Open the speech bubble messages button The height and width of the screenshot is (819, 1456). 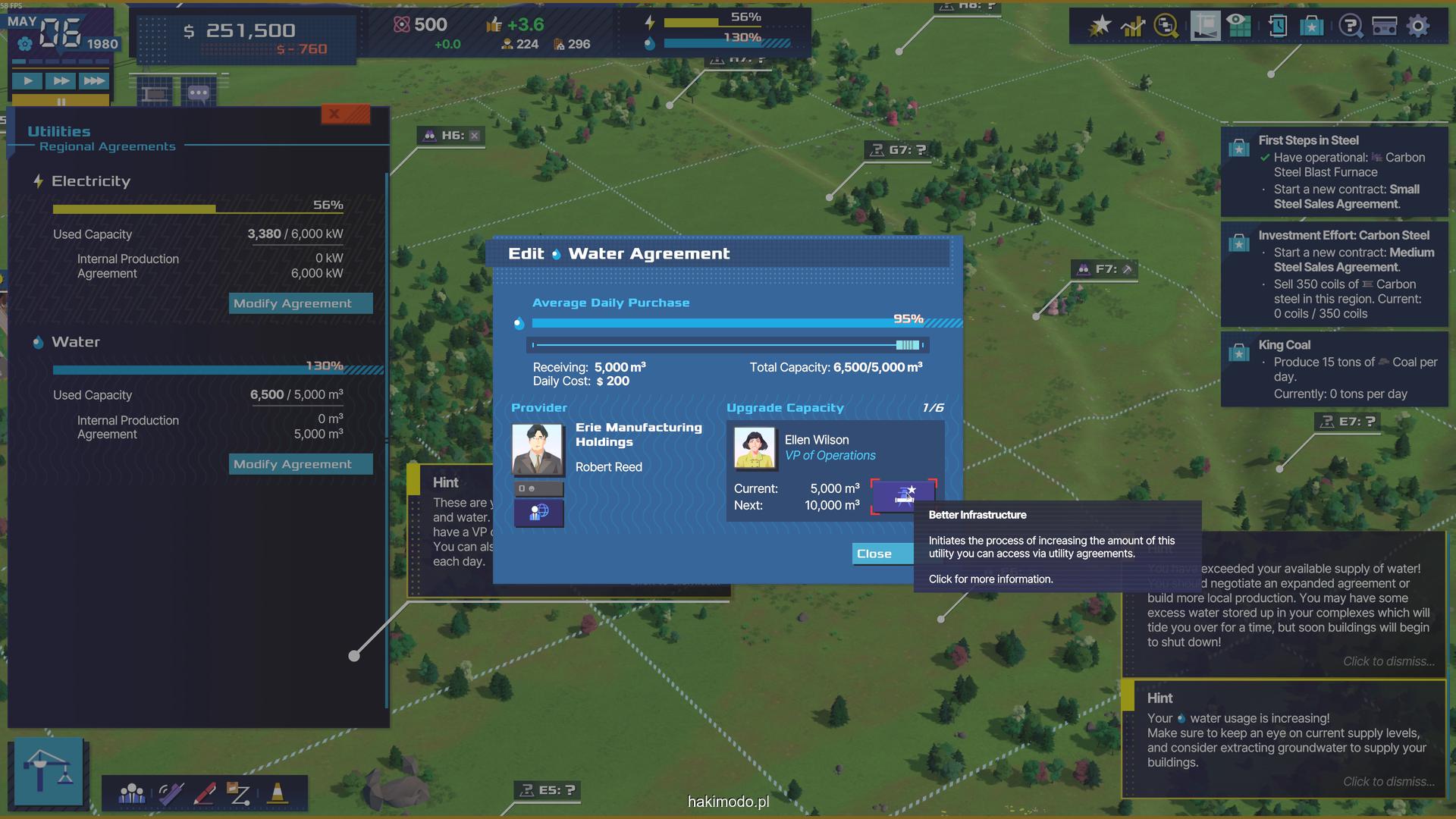199,93
